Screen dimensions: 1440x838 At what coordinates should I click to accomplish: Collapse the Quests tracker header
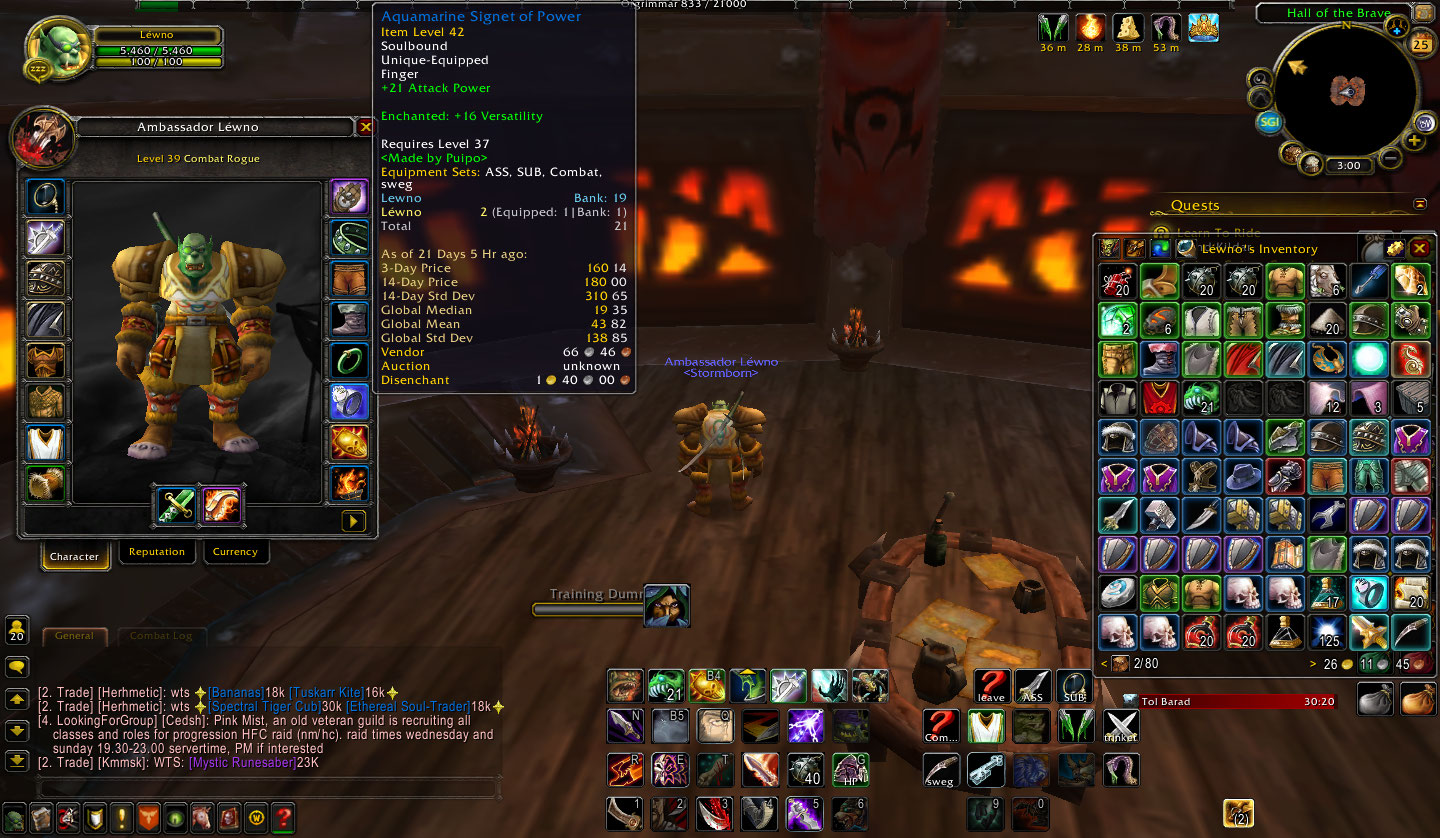point(1420,204)
